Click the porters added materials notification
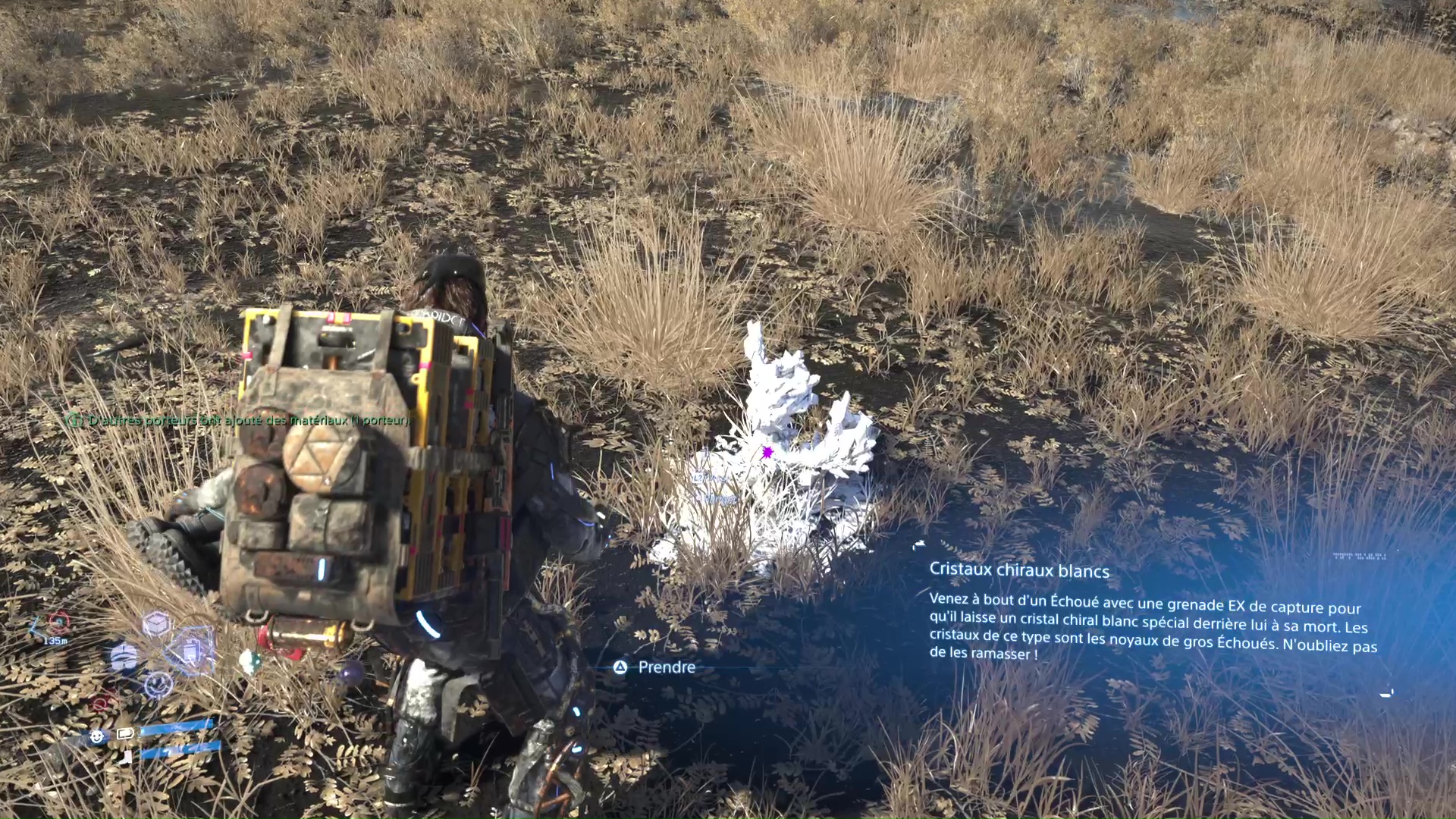The height and width of the screenshot is (819, 1456). [x=240, y=420]
